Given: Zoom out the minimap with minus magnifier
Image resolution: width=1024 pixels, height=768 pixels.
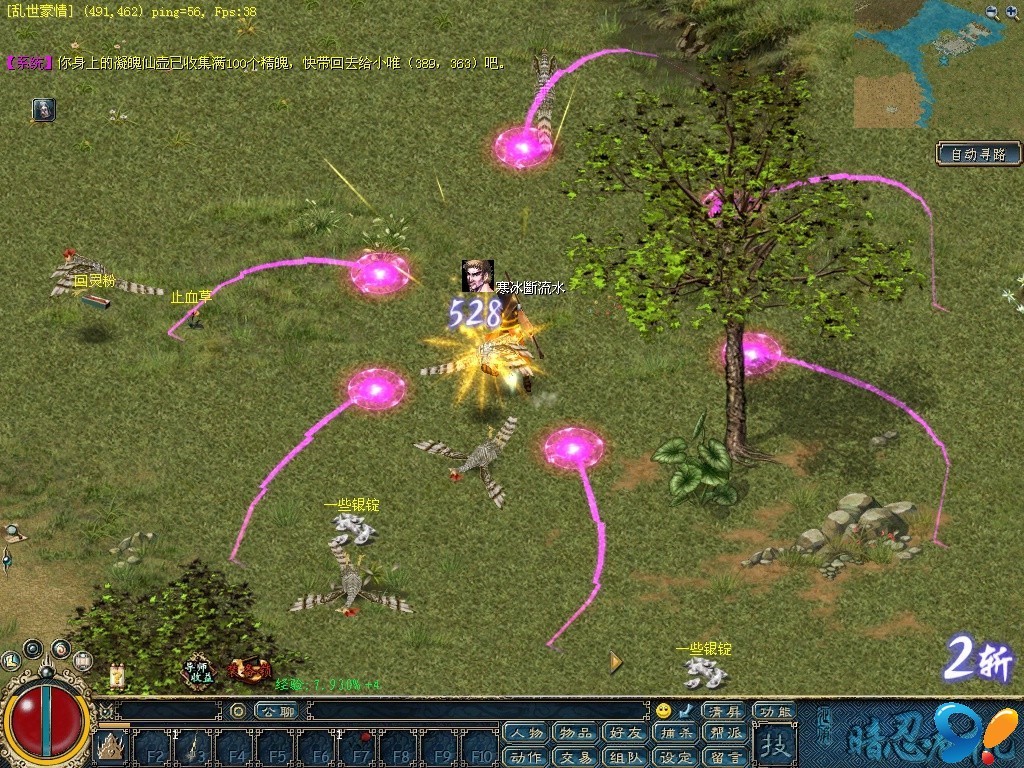Looking at the screenshot, I should [992, 12].
